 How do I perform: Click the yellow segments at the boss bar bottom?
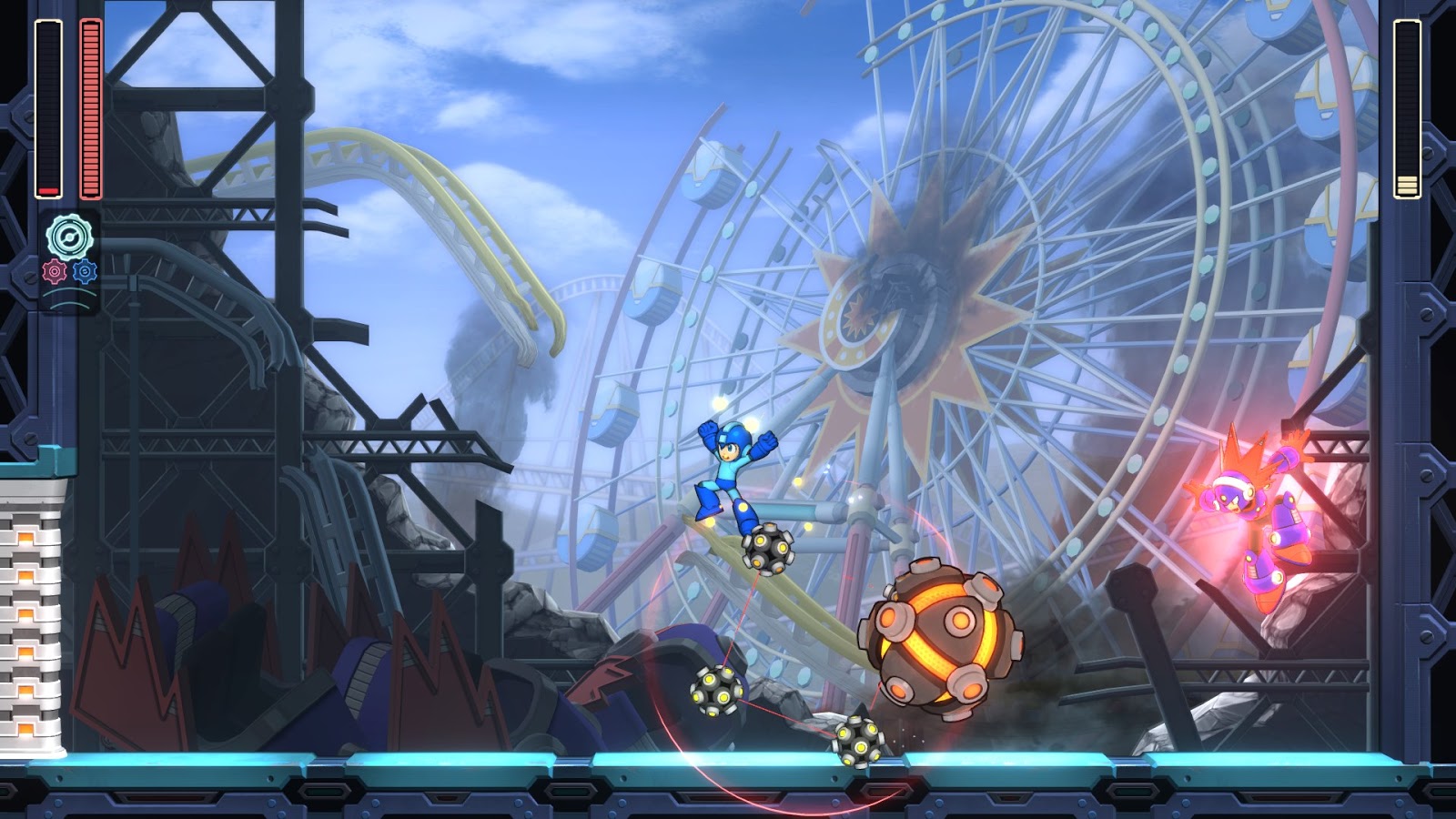pyautogui.click(x=1407, y=183)
